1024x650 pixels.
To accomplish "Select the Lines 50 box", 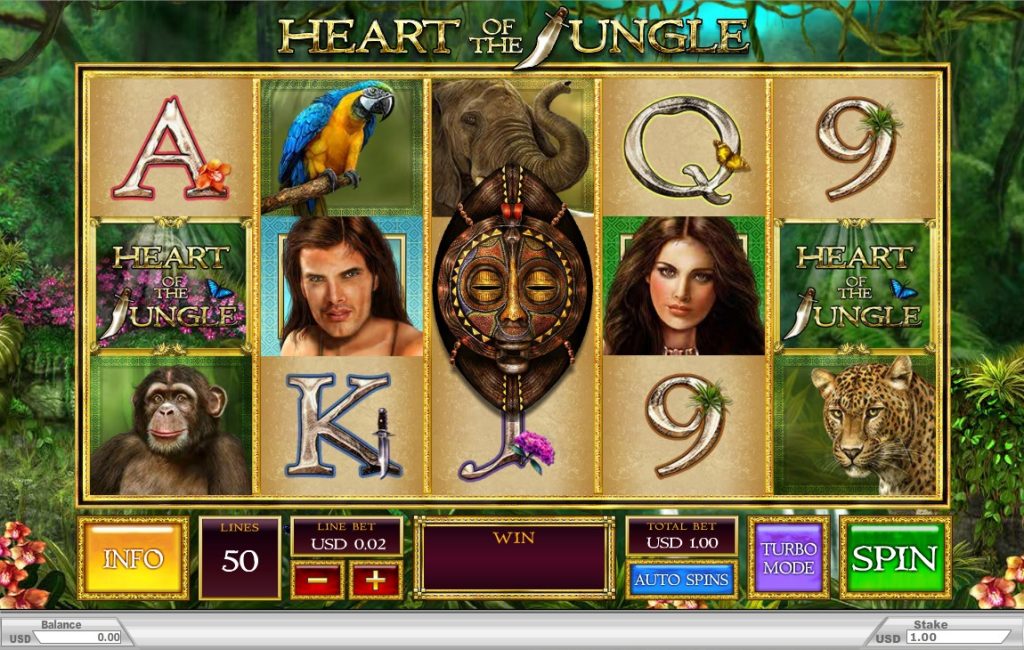I will tap(240, 558).
